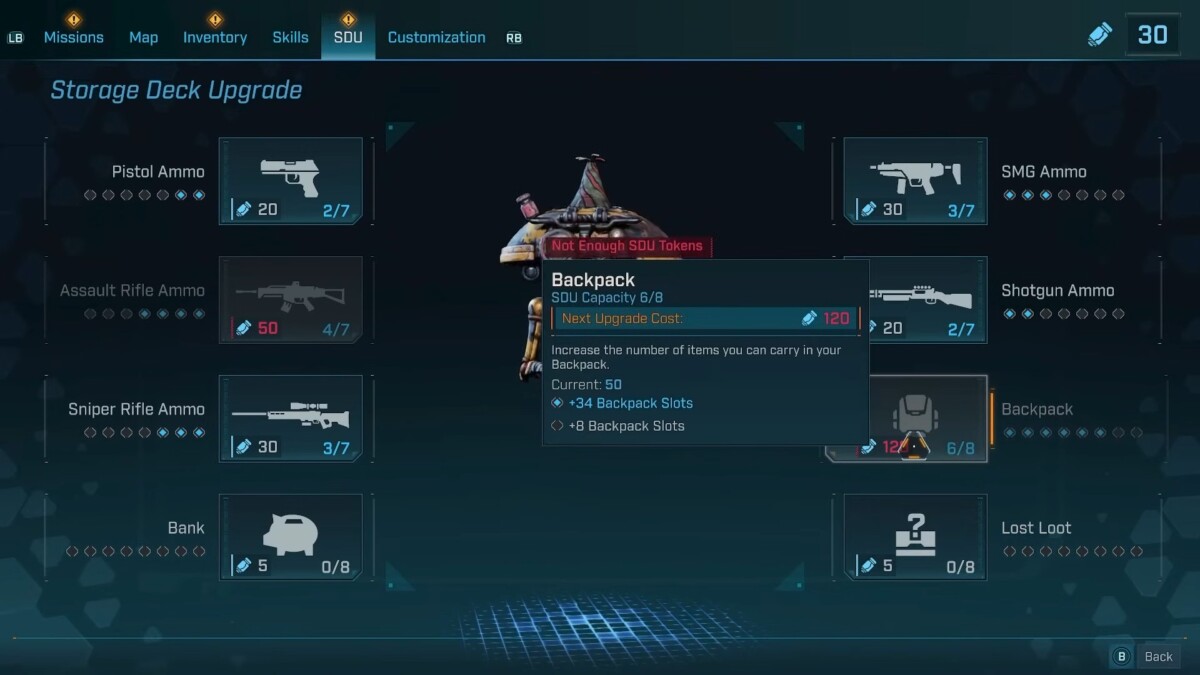The width and height of the screenshot is (1200, 675).
Task: Open the Customization tab
Action: coord(436,37)
